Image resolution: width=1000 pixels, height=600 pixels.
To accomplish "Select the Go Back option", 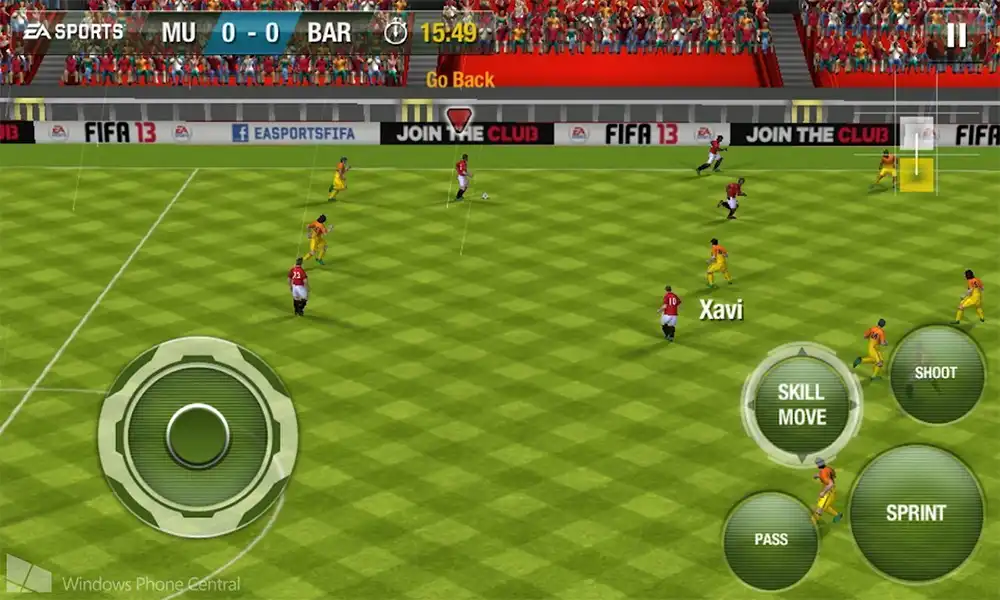I will pos(460,80).
